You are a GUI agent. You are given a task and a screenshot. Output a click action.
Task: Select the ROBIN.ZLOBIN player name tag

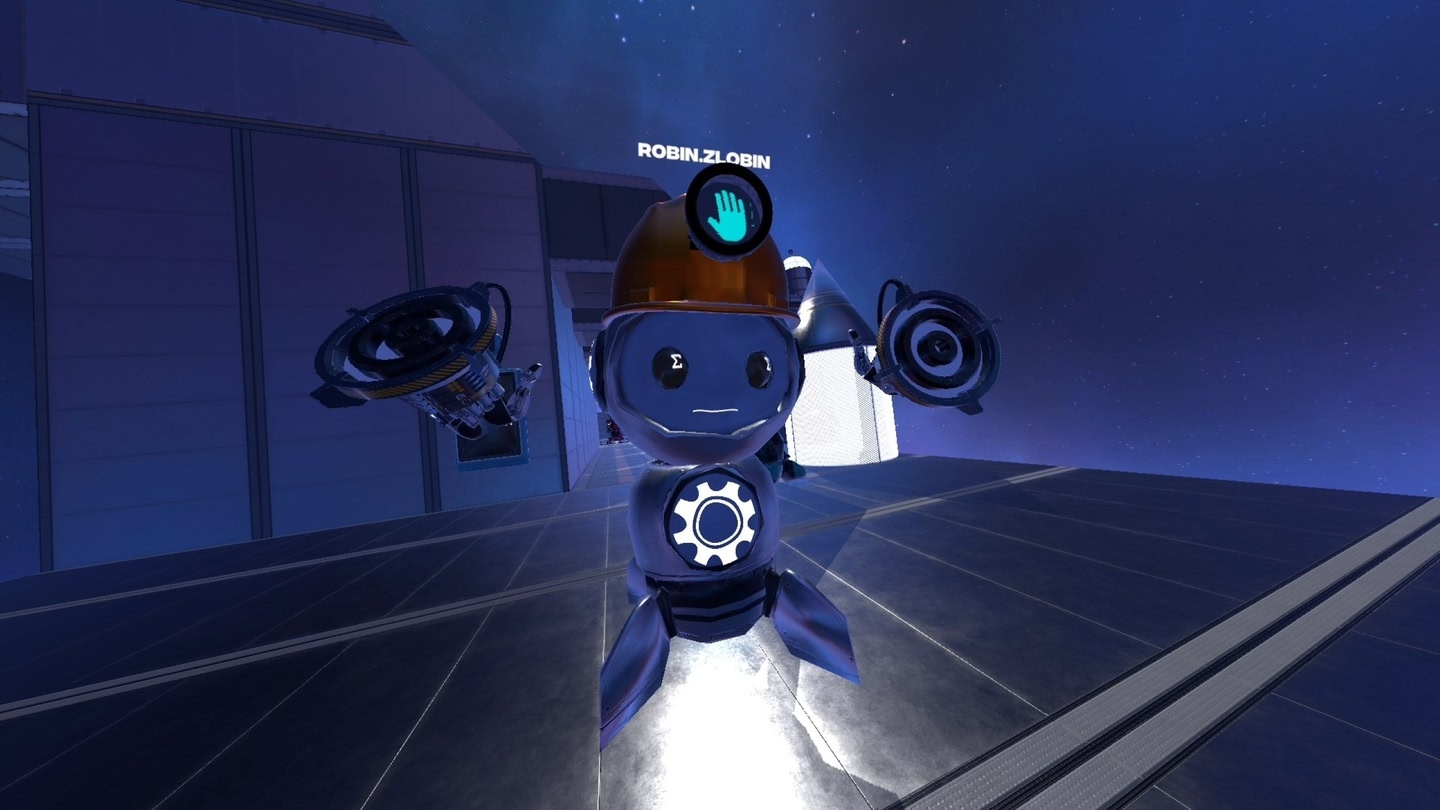coord(703,153)
